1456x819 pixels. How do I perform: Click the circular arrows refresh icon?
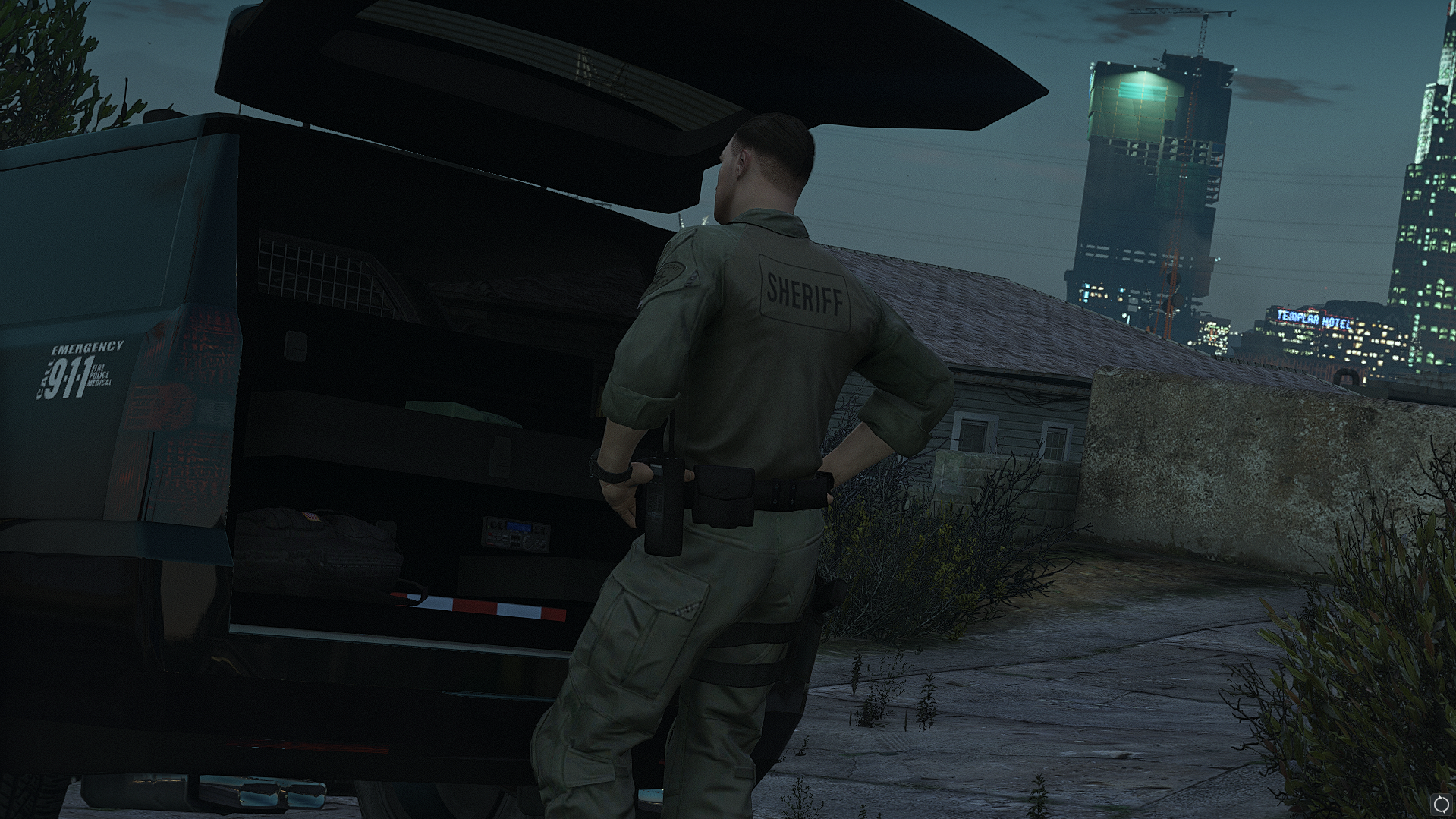pos(1441,804)
